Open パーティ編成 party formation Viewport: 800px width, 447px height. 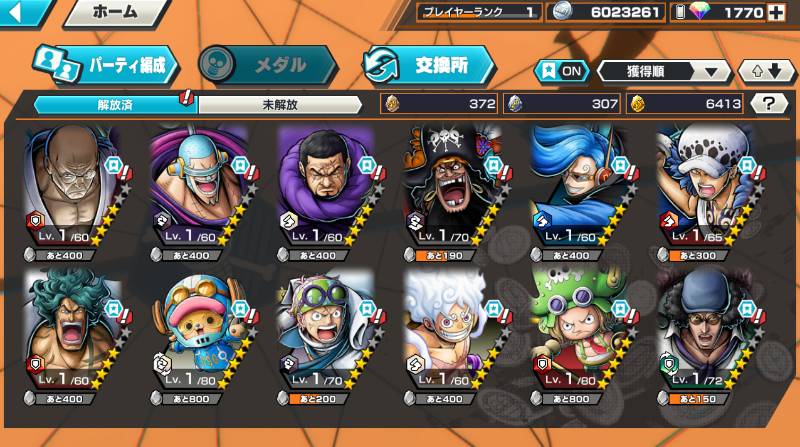105,65
